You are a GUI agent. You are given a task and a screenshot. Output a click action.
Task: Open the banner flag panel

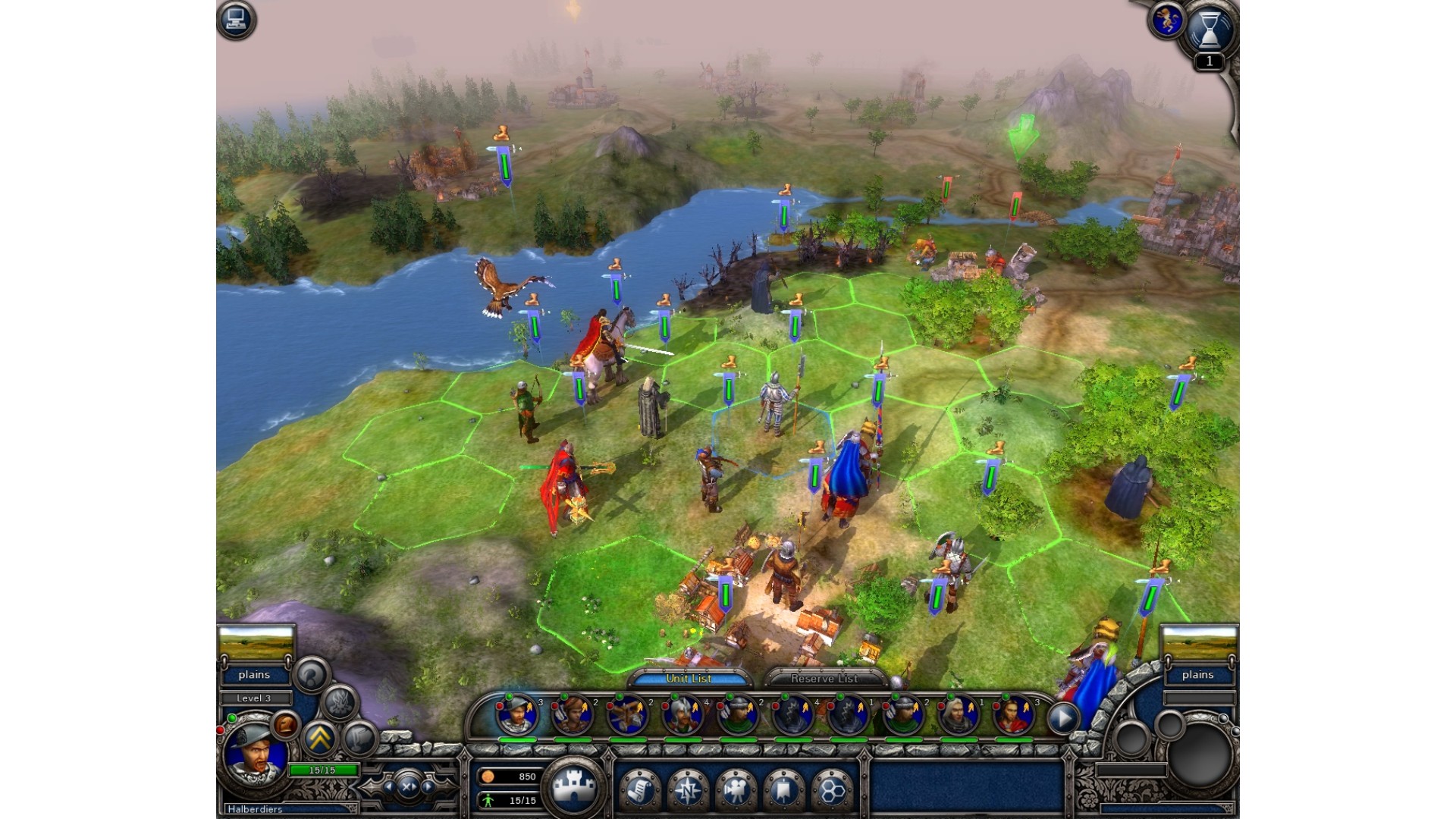point(783,790)
